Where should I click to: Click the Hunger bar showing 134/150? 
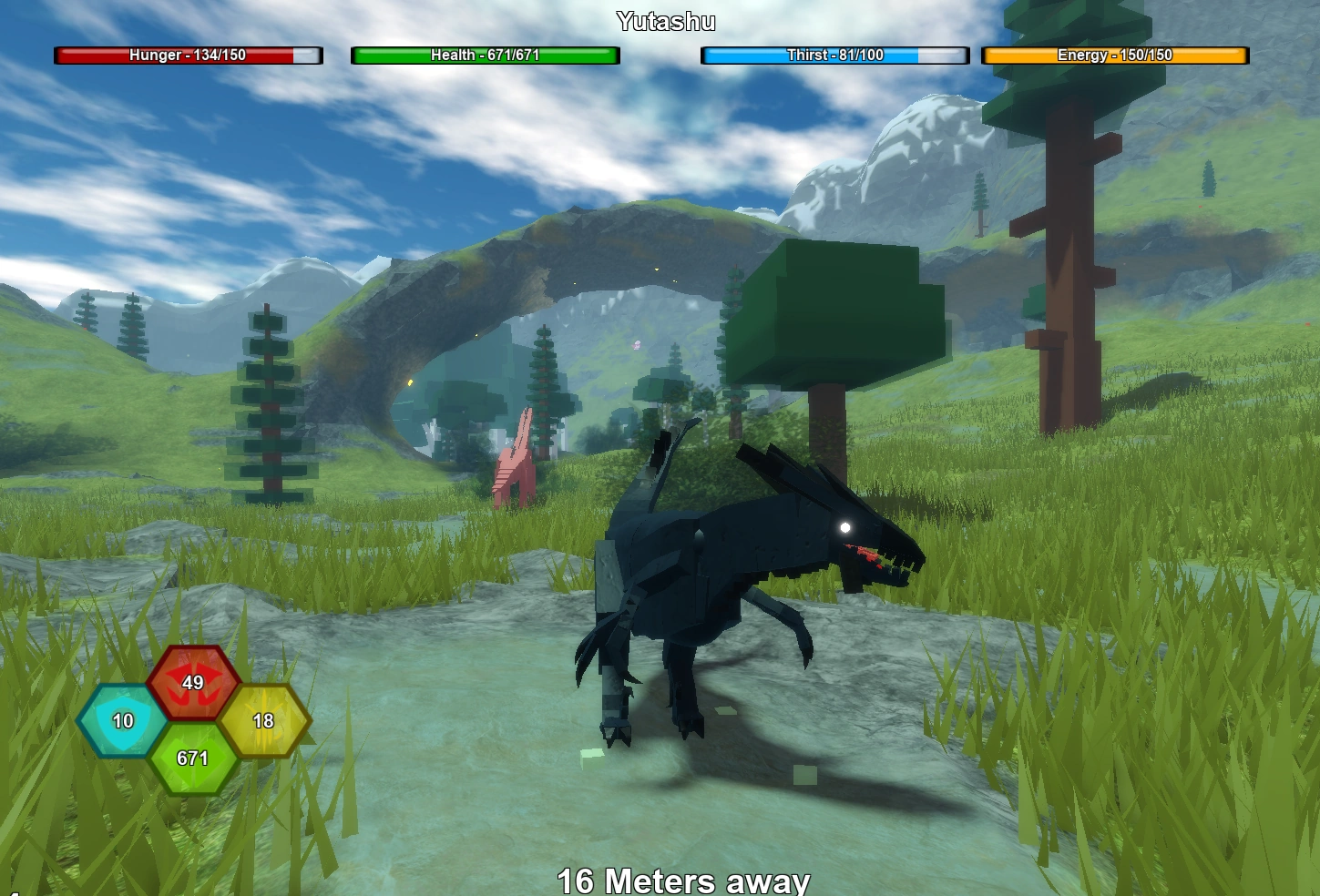point(188,55)
